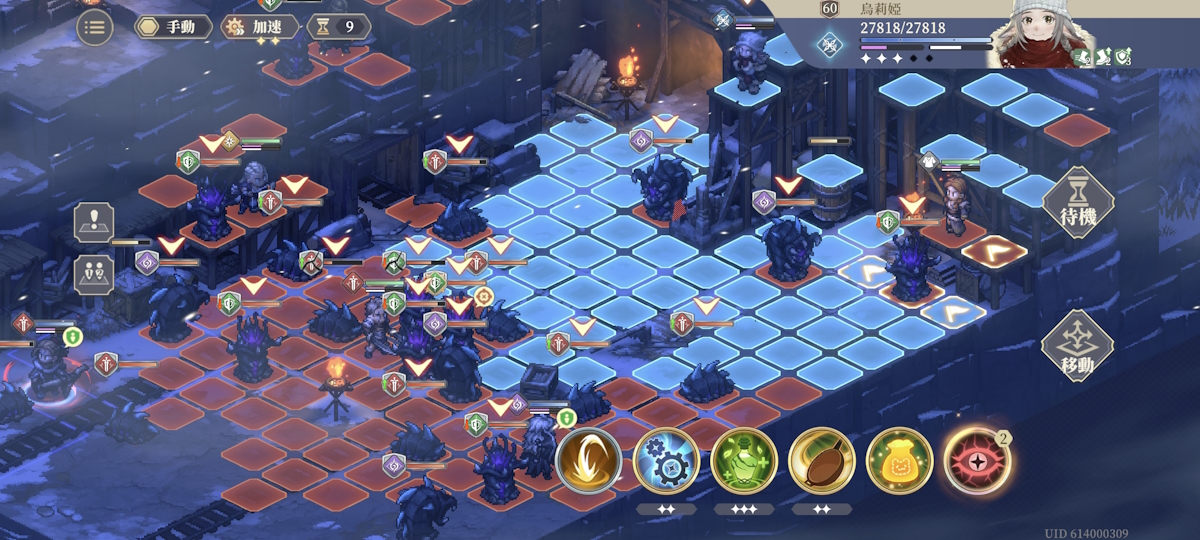Activate the golden slash basic attack skill
The height and width of the screenshot is (540, 1200).
[588, 460]
